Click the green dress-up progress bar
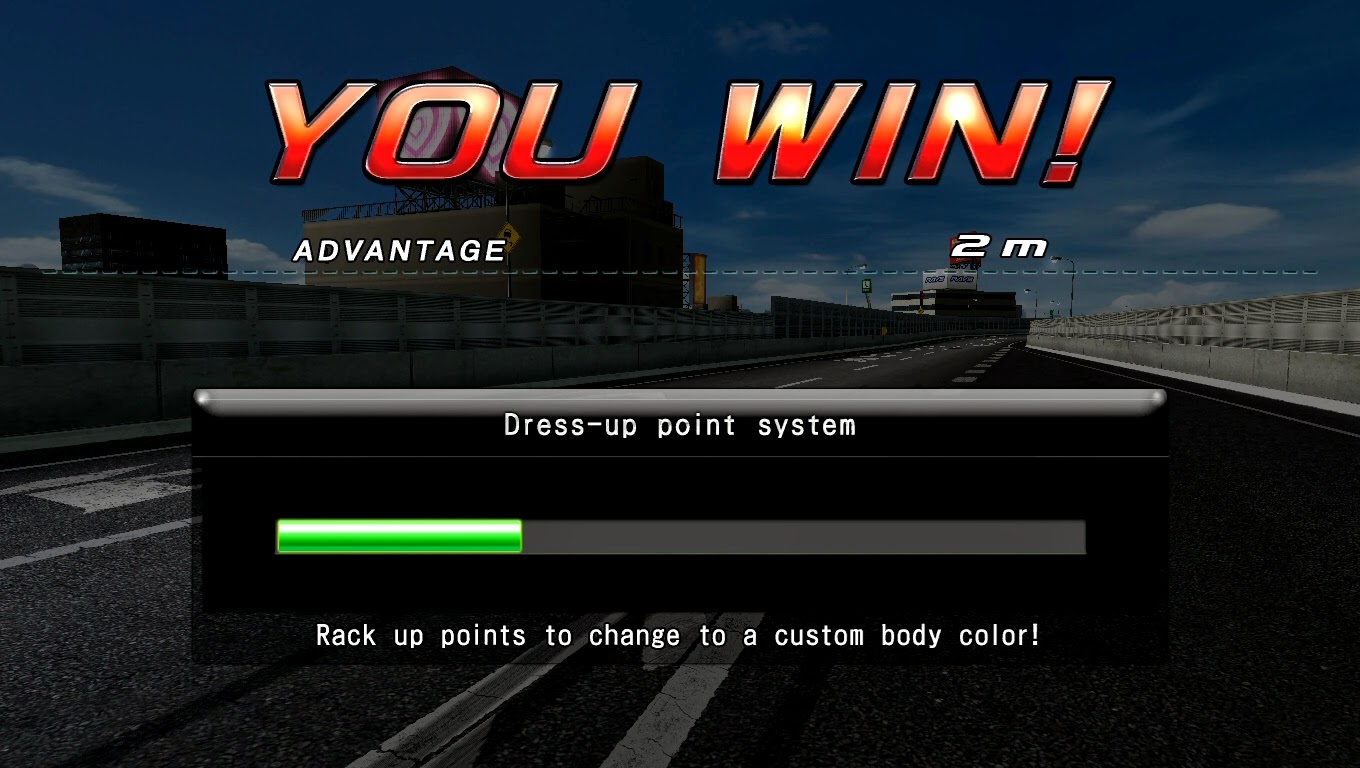The width and height of the screenshot is (1360, 768). click(x=398, y=537)
